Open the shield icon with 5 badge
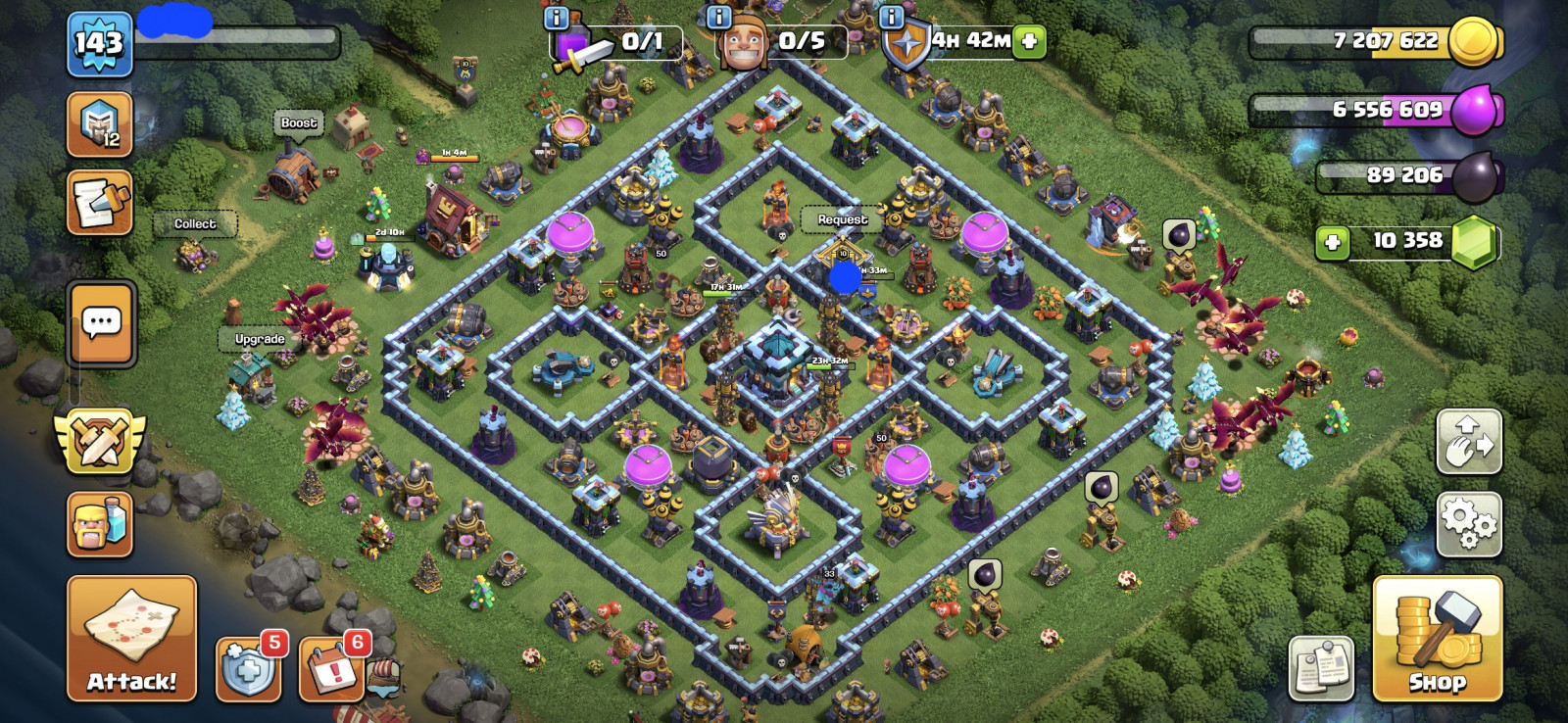Screen dimensions: 1568x723 pos(248,669)
